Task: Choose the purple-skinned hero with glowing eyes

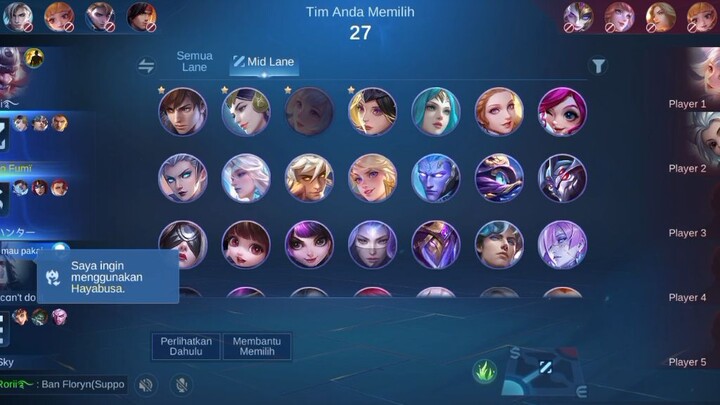Action: tap(436, 178)
